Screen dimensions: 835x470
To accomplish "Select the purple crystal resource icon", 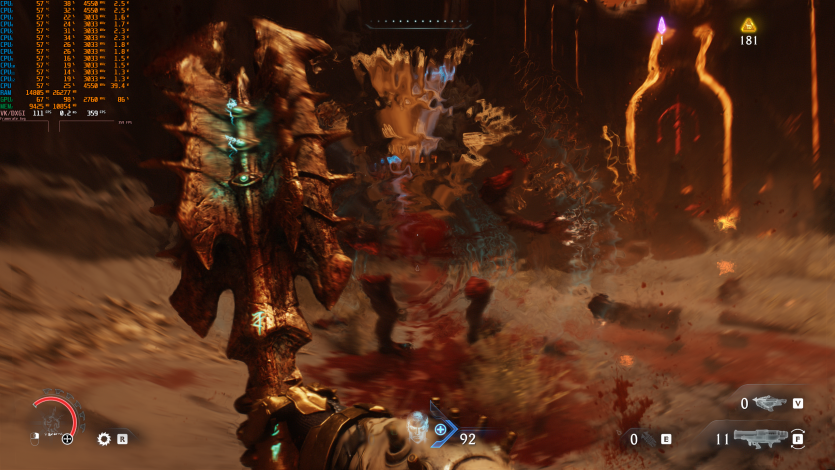I will [660, 25].
